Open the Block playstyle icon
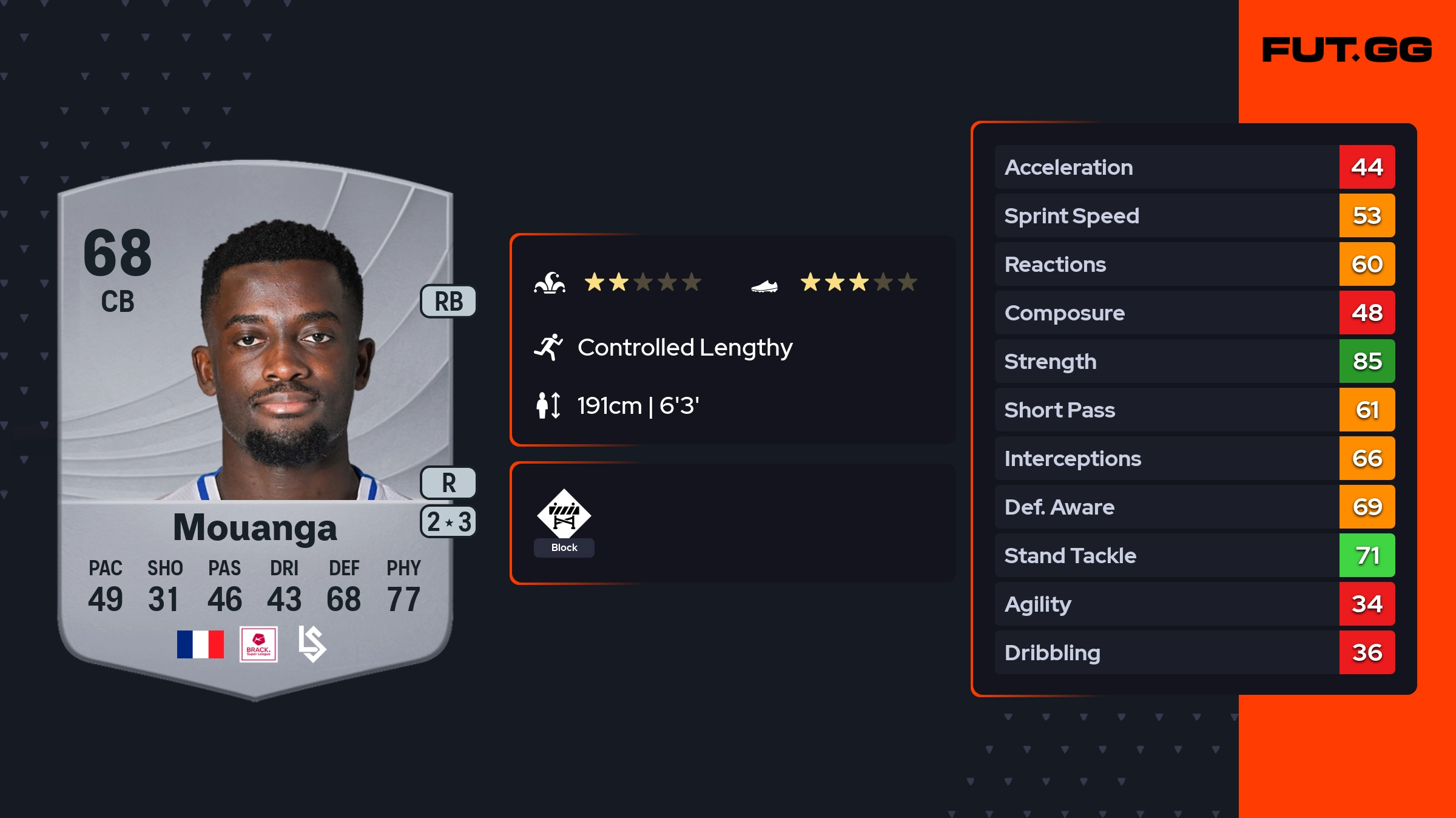This screenshot has height=818, width=1456. (564, 515)
